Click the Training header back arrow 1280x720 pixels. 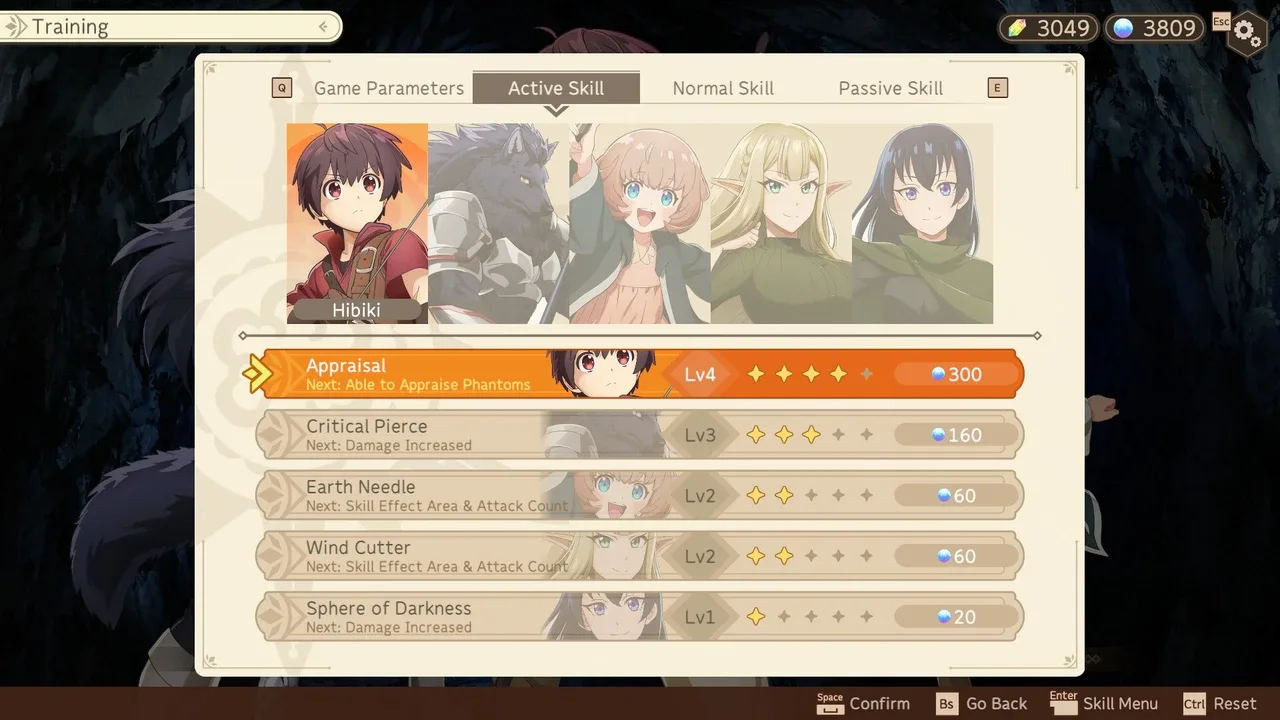click(323, 27)
